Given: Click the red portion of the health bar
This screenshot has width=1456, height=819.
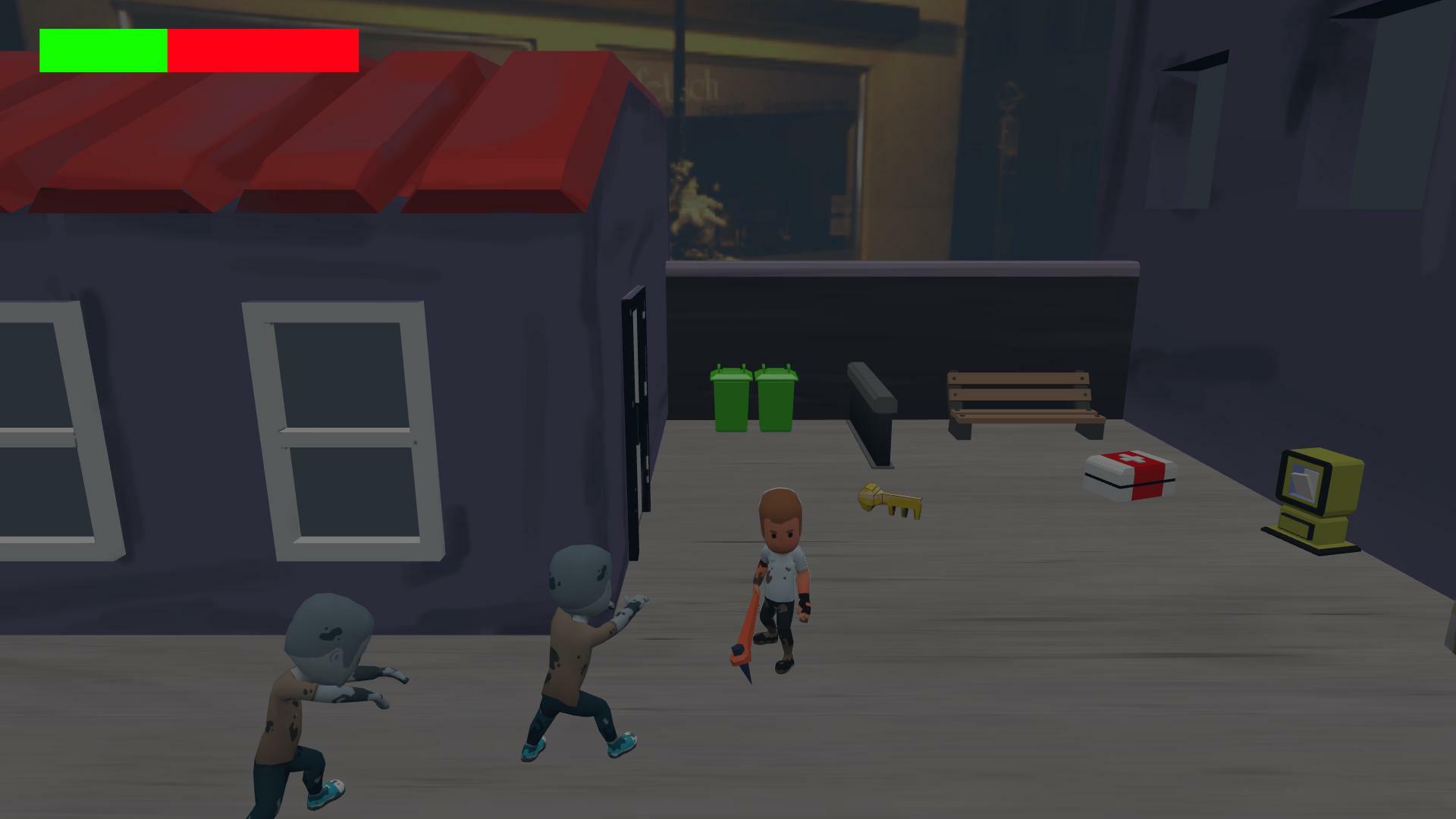Looking at the screenshot, I should pos(262,49).
